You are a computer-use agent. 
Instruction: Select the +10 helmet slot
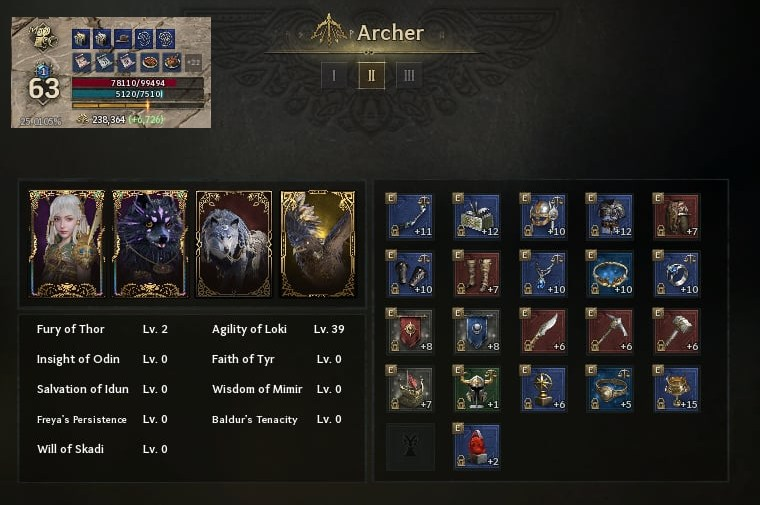(x=543, y=216)
